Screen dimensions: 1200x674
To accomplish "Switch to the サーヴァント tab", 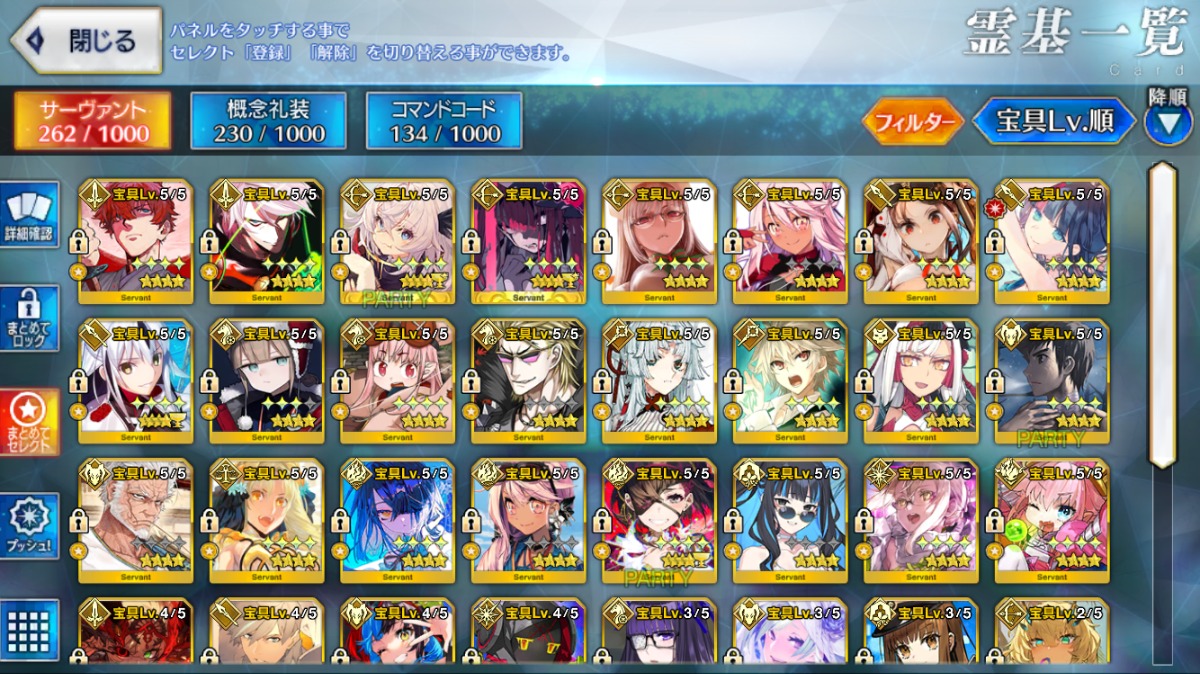I will [92, 121].
